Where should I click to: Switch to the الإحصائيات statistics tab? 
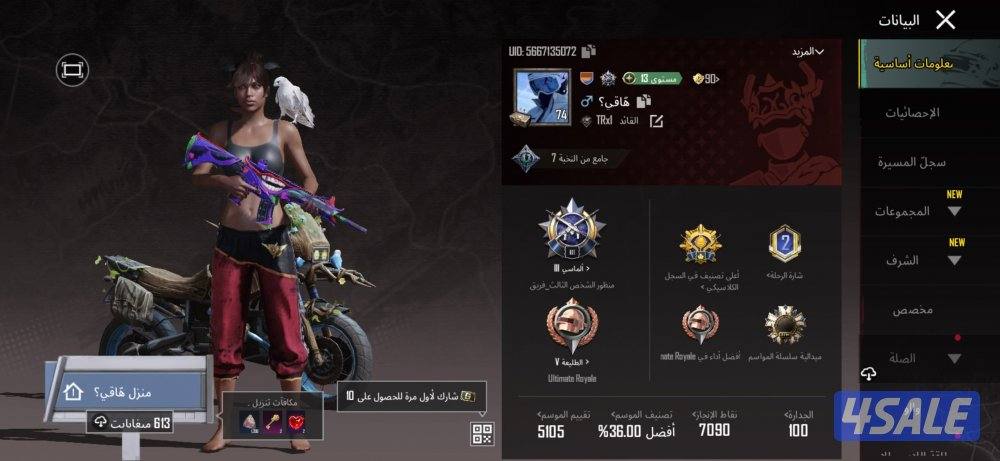911,113
